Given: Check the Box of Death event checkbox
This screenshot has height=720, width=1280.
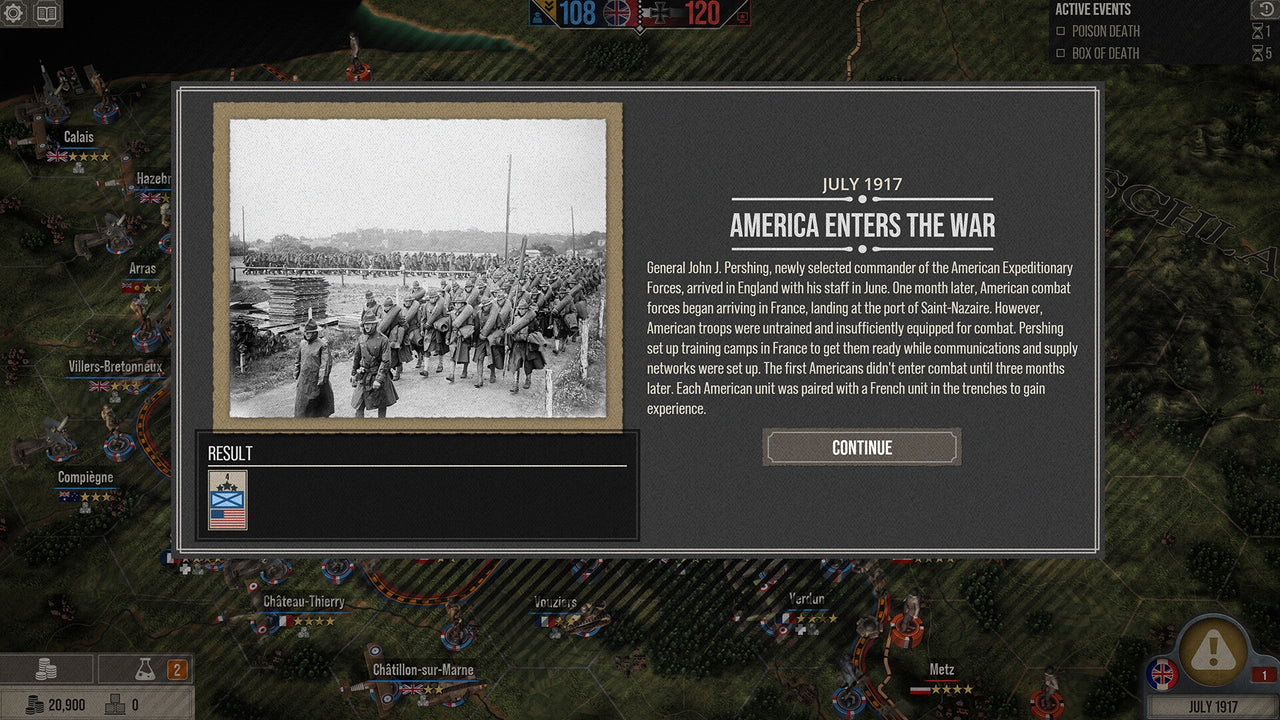Looking at the screenshot, I should pos(1062,53).
